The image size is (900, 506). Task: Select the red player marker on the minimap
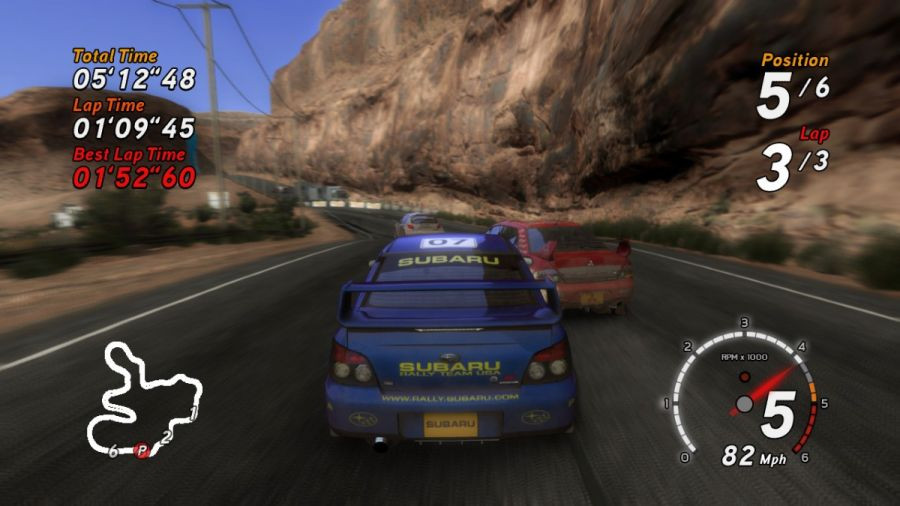142,451
